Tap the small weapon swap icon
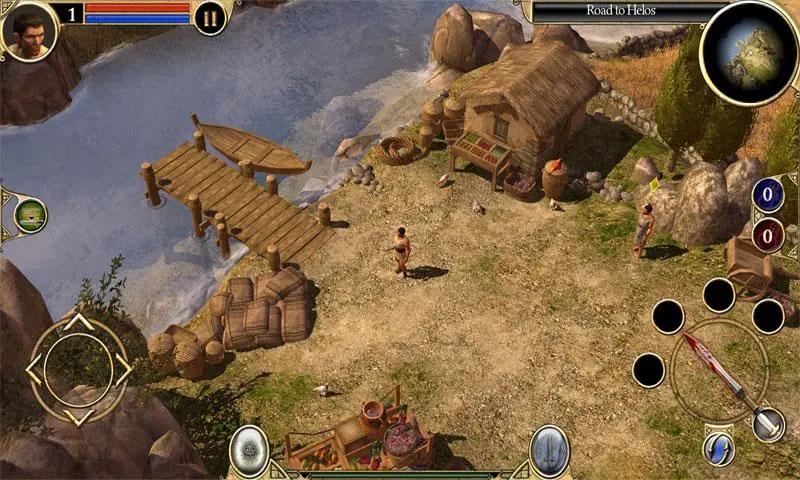 (x=768, y=424)
